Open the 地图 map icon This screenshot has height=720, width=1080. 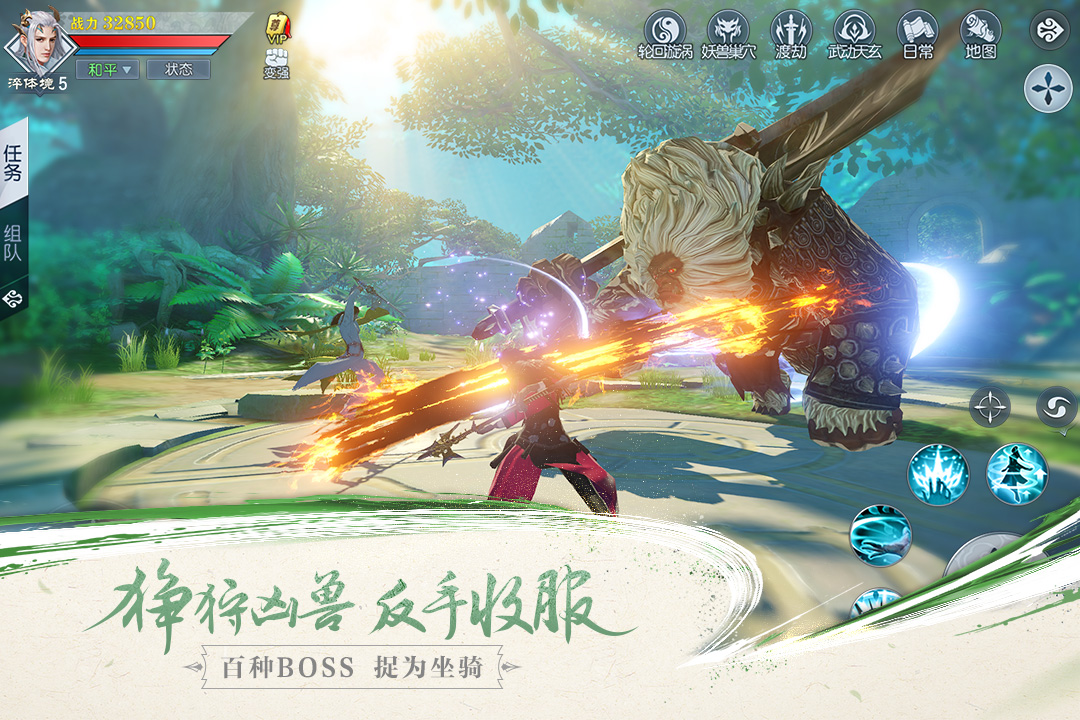(x=980, y=34)
